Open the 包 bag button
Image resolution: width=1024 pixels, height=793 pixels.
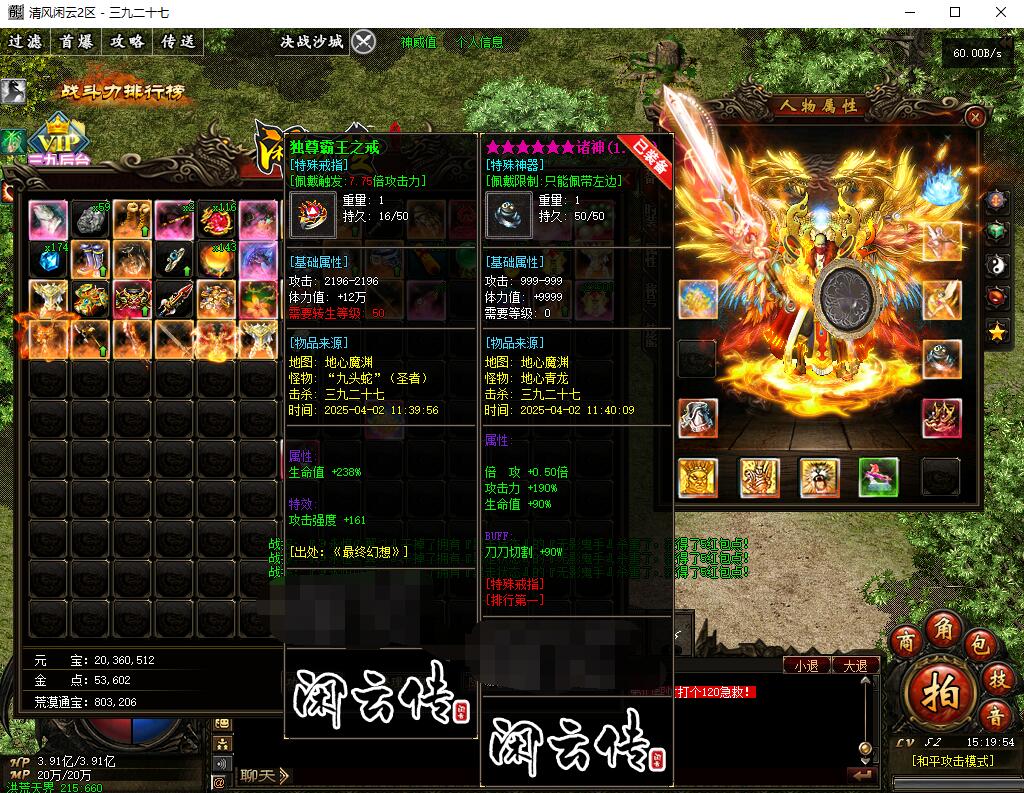[979, 641]
